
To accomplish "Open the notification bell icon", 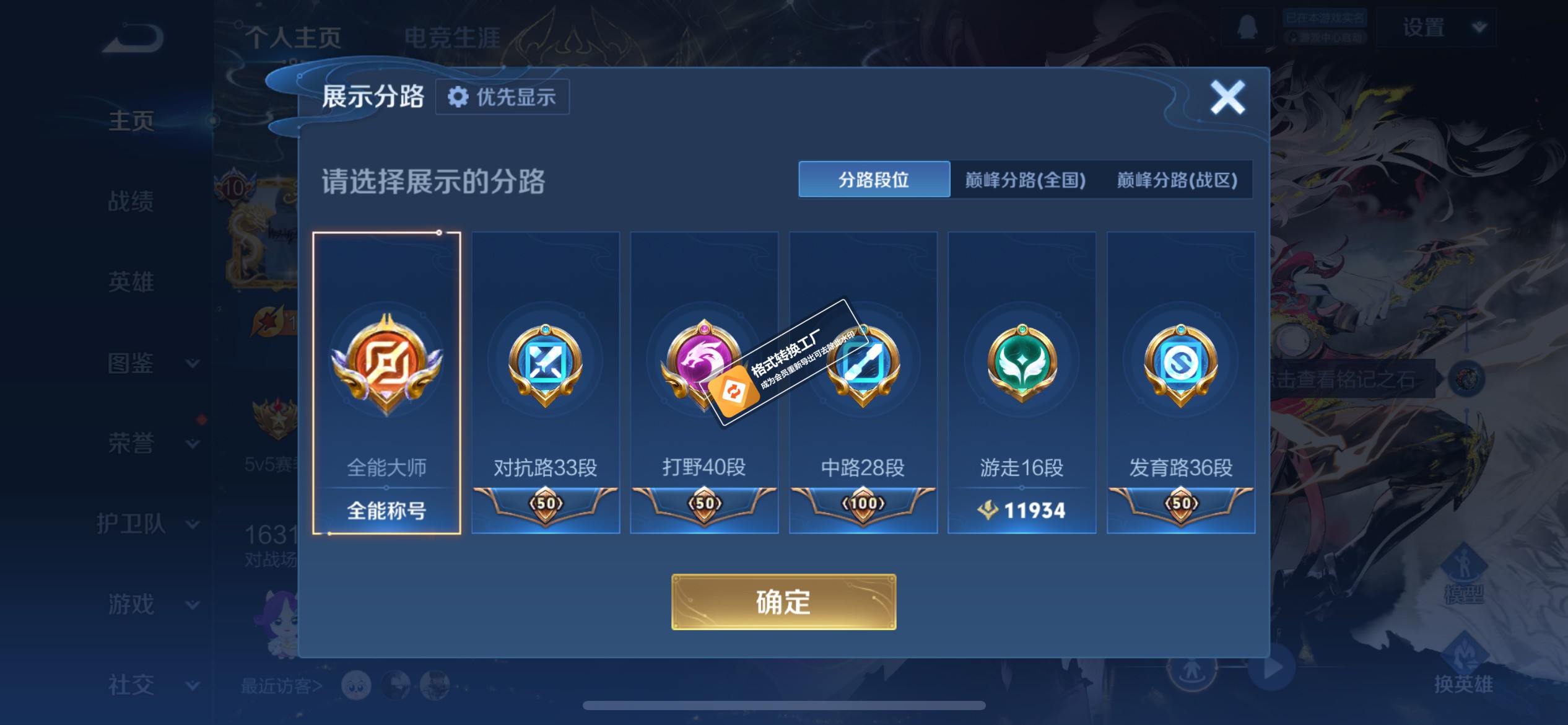I will click(x=1248, y=28).
